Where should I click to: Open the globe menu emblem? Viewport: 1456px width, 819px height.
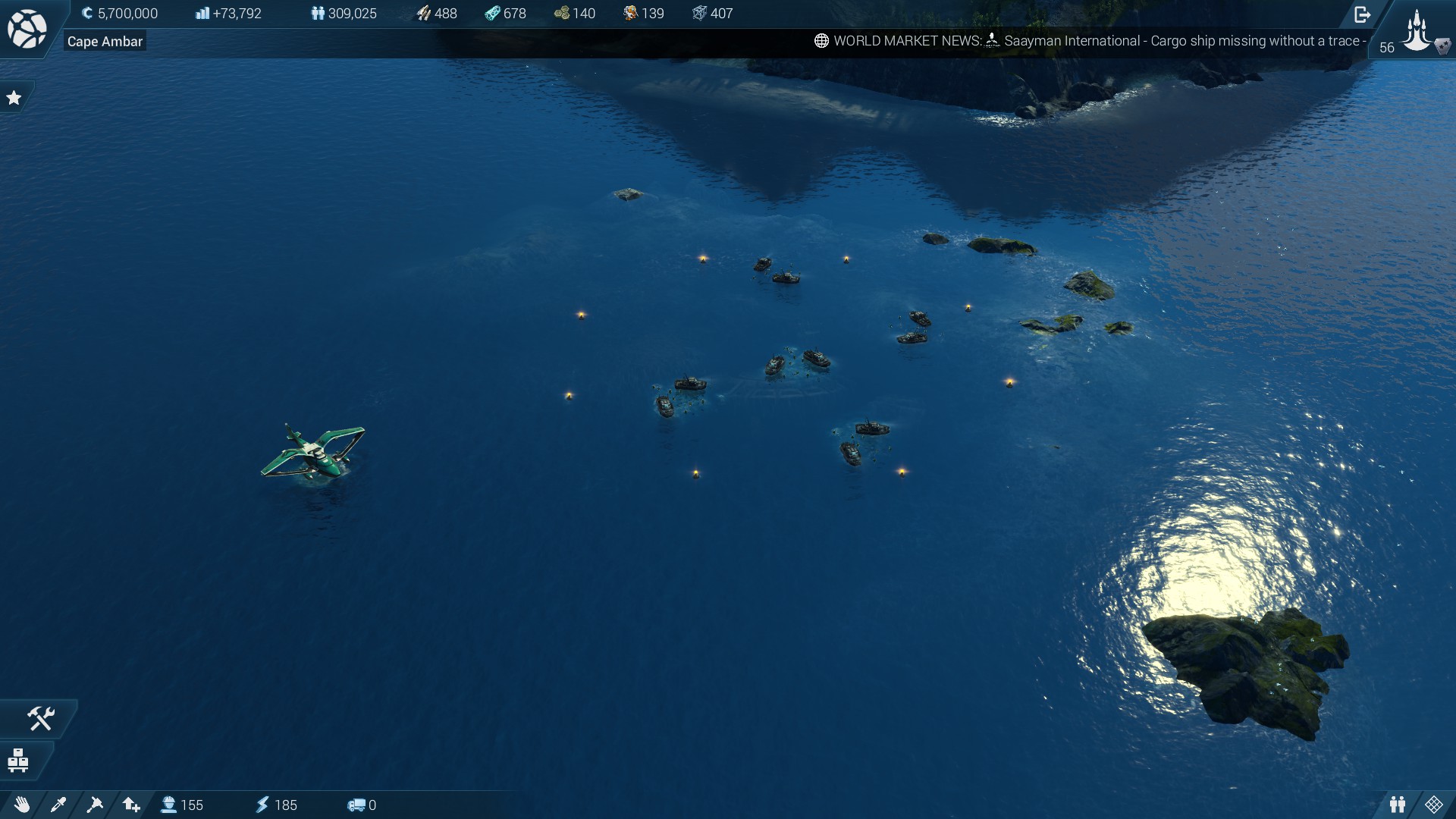(27, 29)
